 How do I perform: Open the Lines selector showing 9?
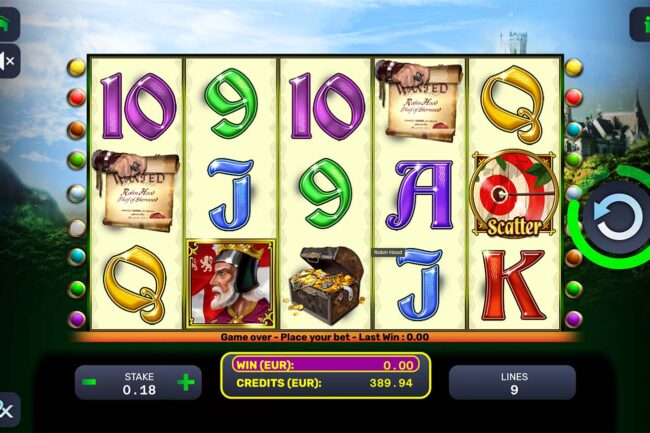(511, 382)
